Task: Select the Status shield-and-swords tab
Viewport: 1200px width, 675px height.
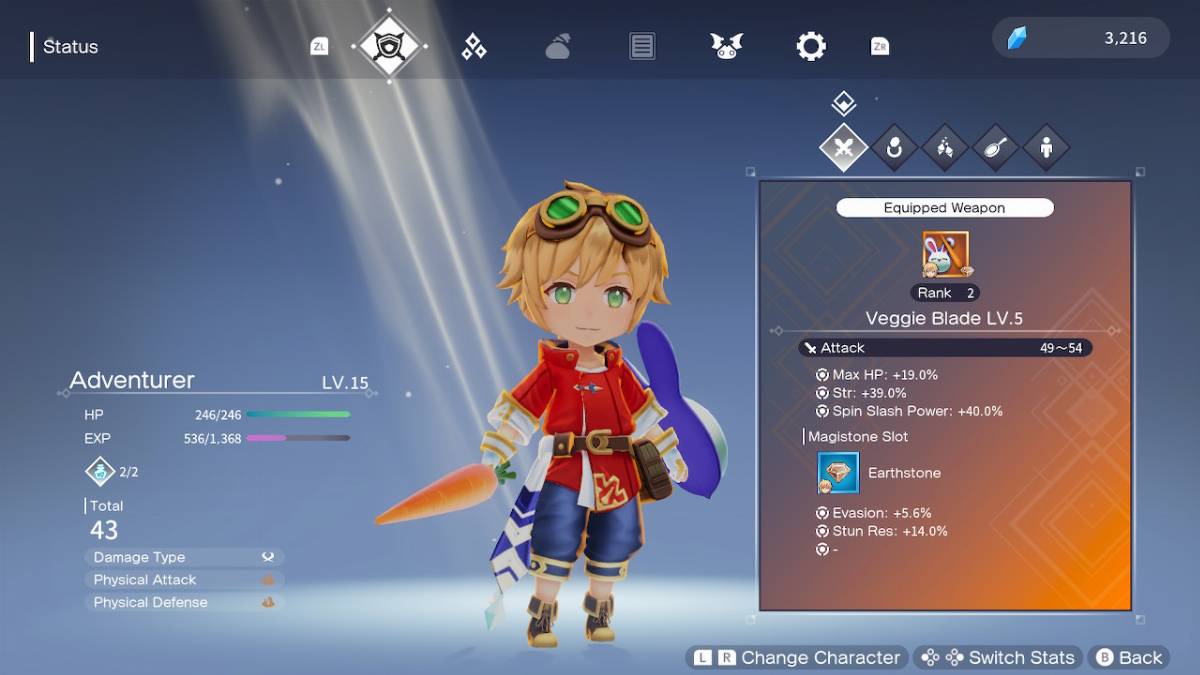Action: pos(389,46)
